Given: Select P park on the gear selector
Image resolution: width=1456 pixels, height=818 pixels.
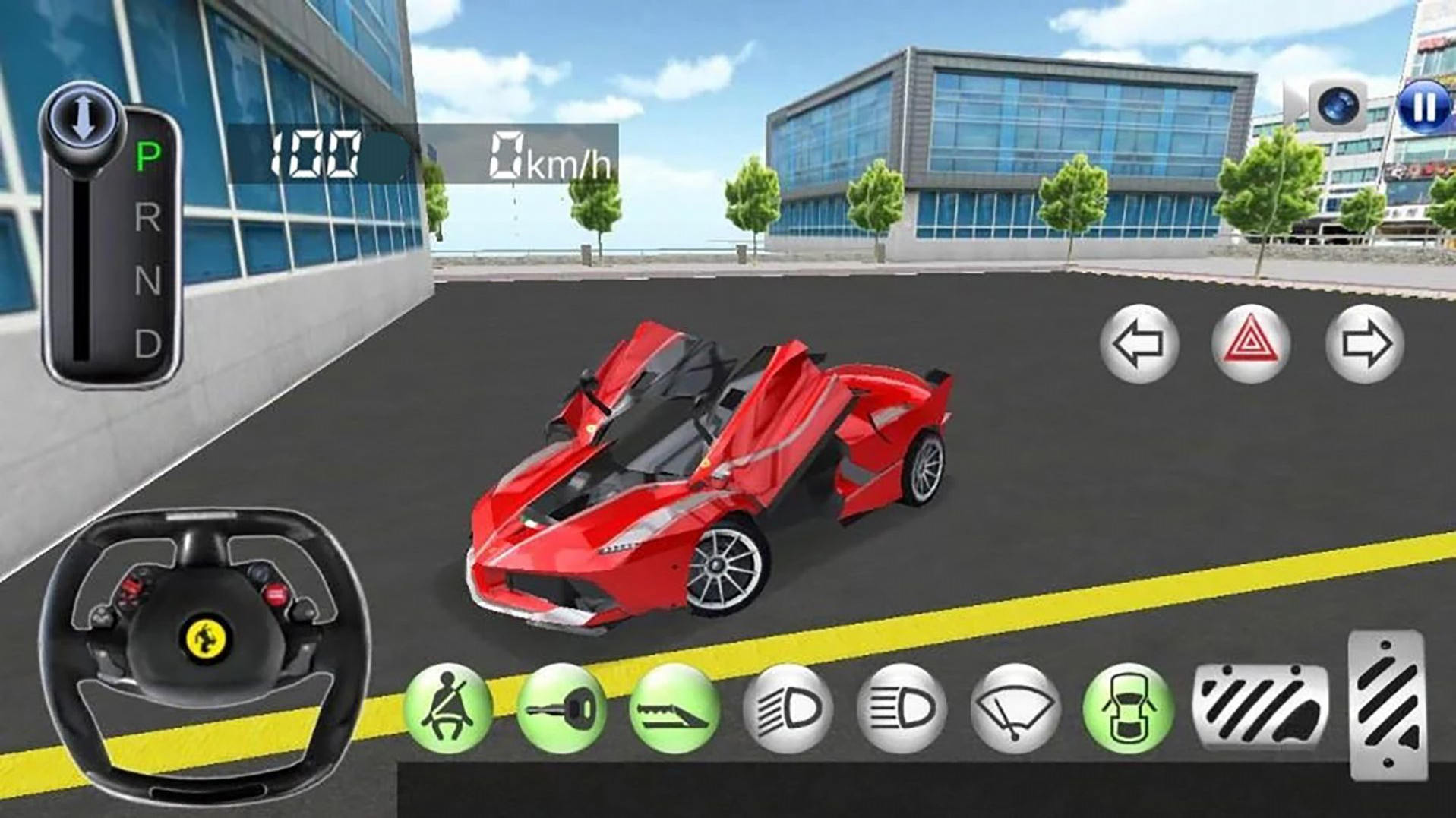Looking at the screenshot, I should 148,157.
